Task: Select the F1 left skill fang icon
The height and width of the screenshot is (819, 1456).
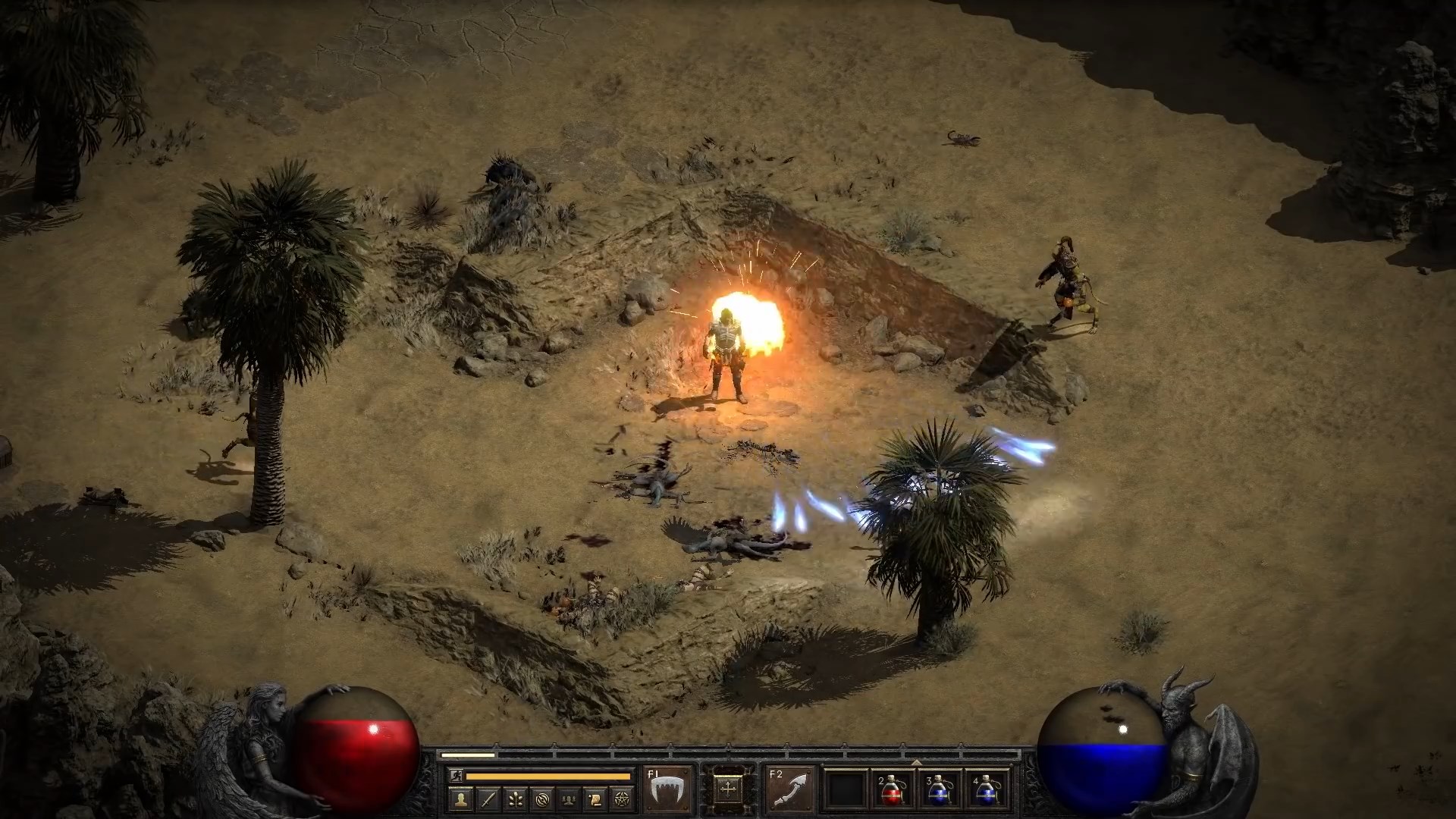Action: (x=667, y=789)
